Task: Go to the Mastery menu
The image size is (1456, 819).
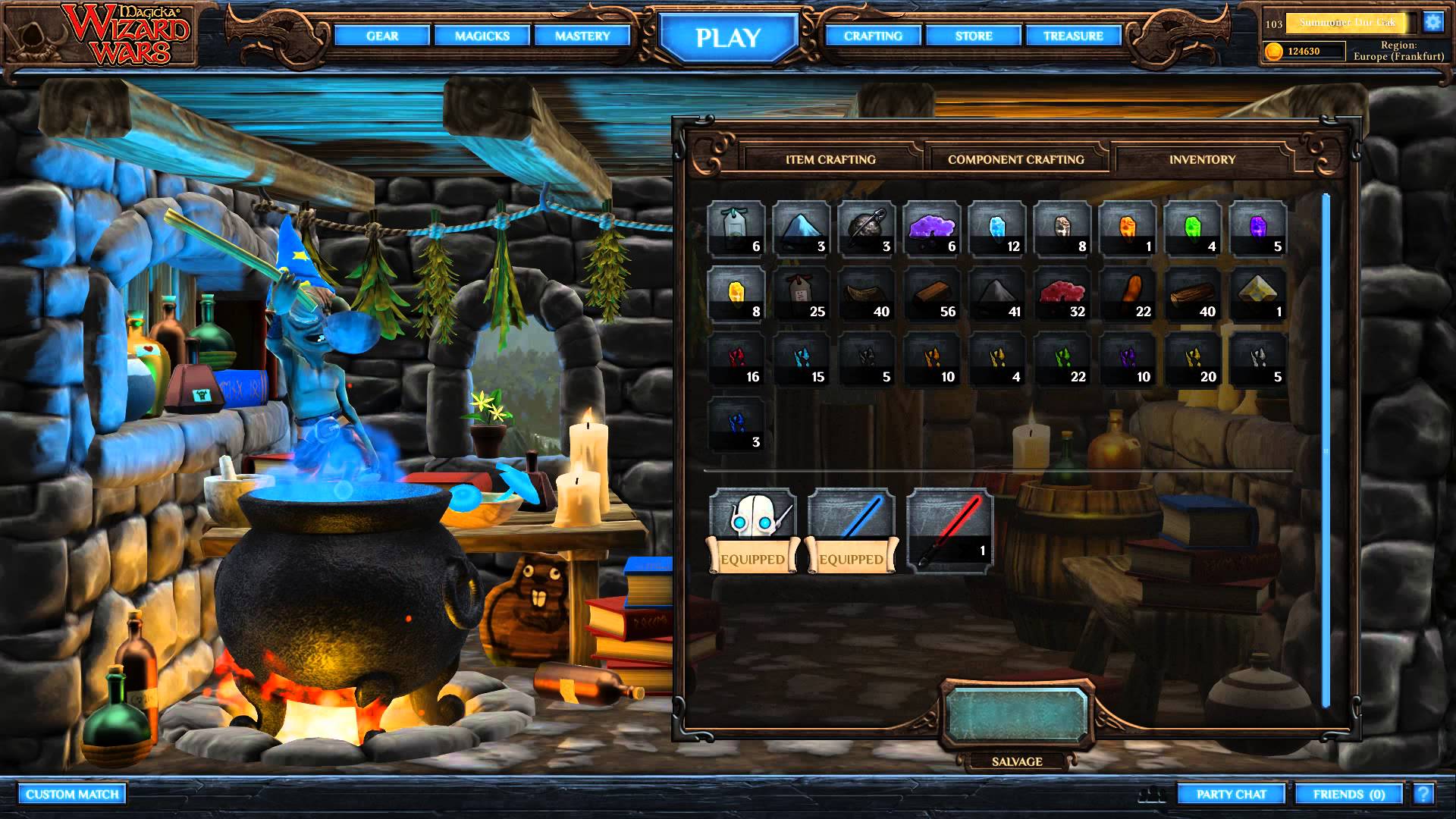Action: coord(582,36)
